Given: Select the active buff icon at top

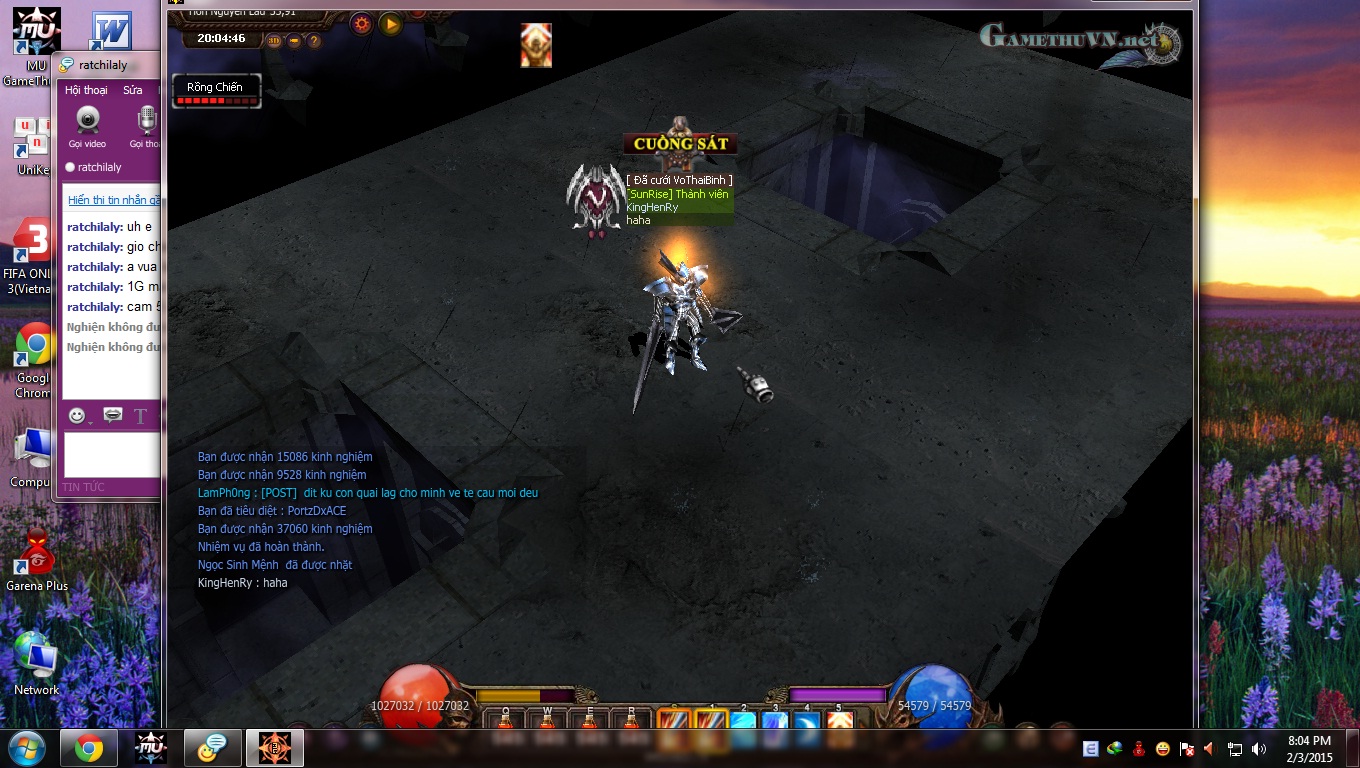Looking at the screenshot, I should (x=536, y=46).
